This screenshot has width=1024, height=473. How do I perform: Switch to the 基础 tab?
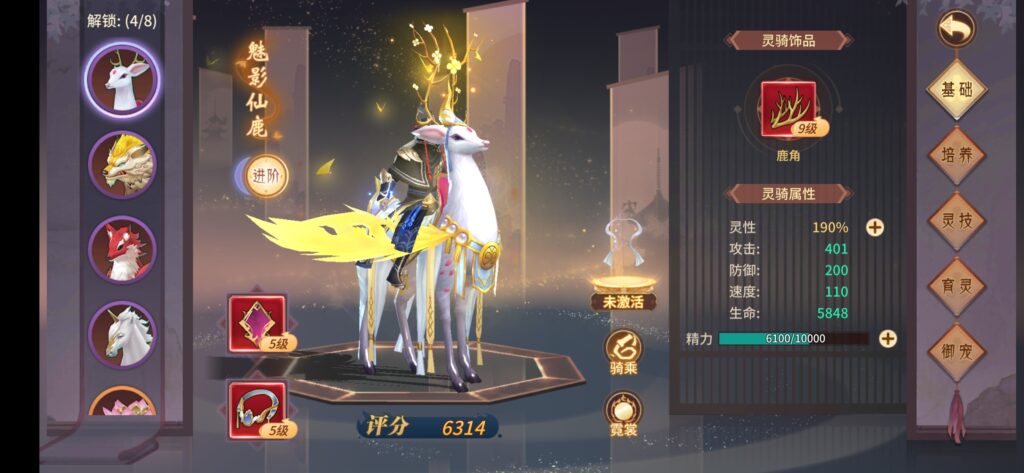click(x=956, y=90)
